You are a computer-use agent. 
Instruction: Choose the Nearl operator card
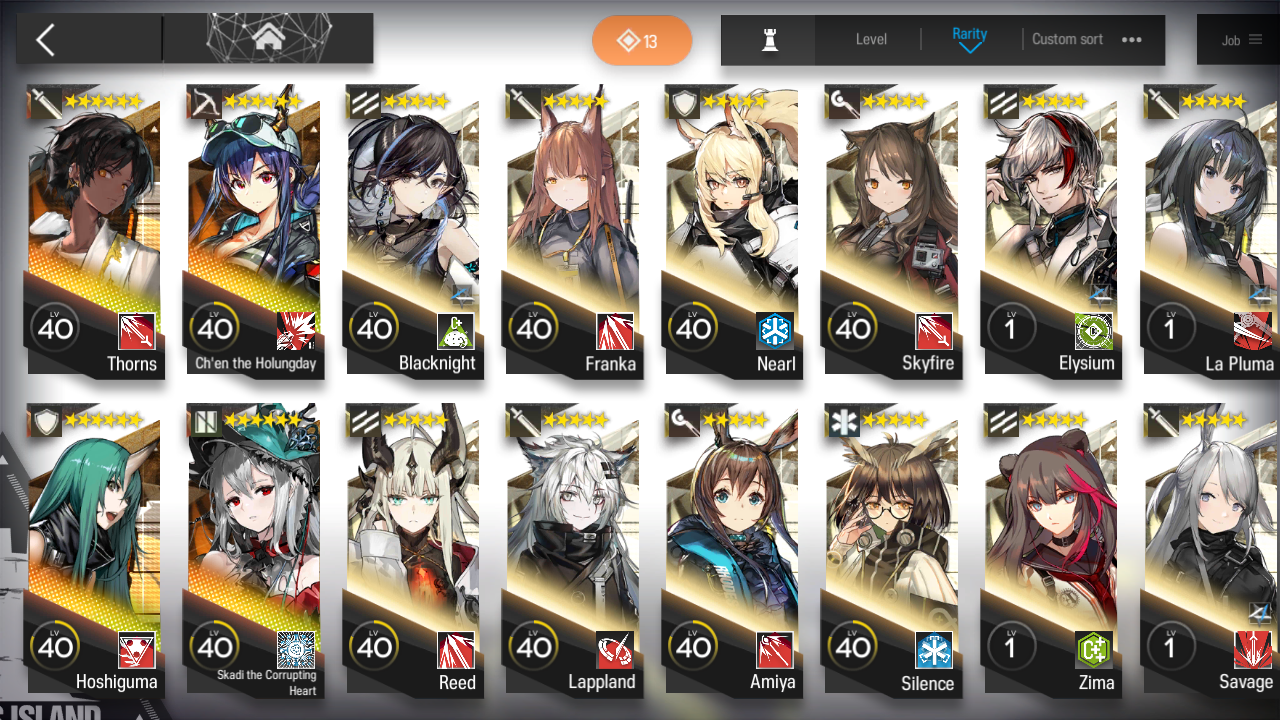pos(732,230)
